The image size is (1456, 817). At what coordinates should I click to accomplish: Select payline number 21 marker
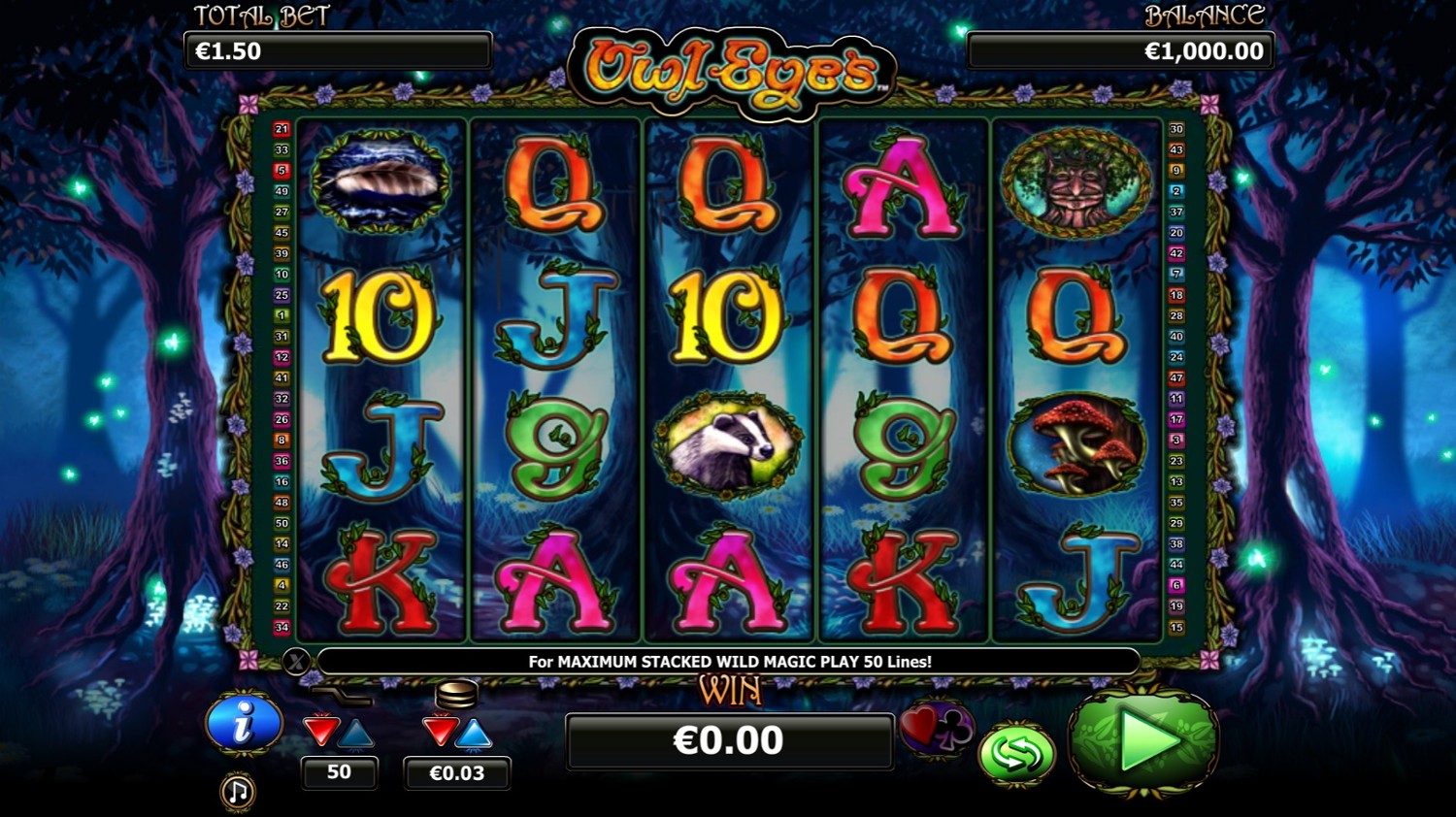click(x=281, y=129)
